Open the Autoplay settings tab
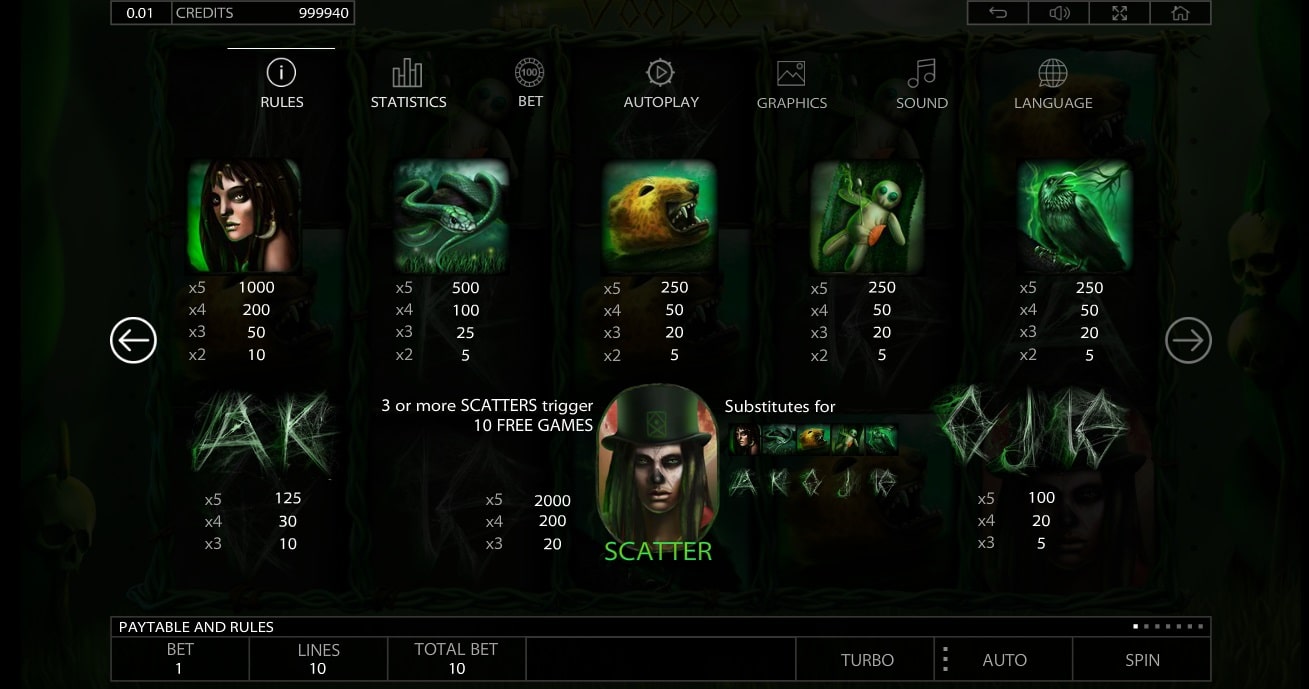Viewport: 1309px width, 689px height. [661, 83]
